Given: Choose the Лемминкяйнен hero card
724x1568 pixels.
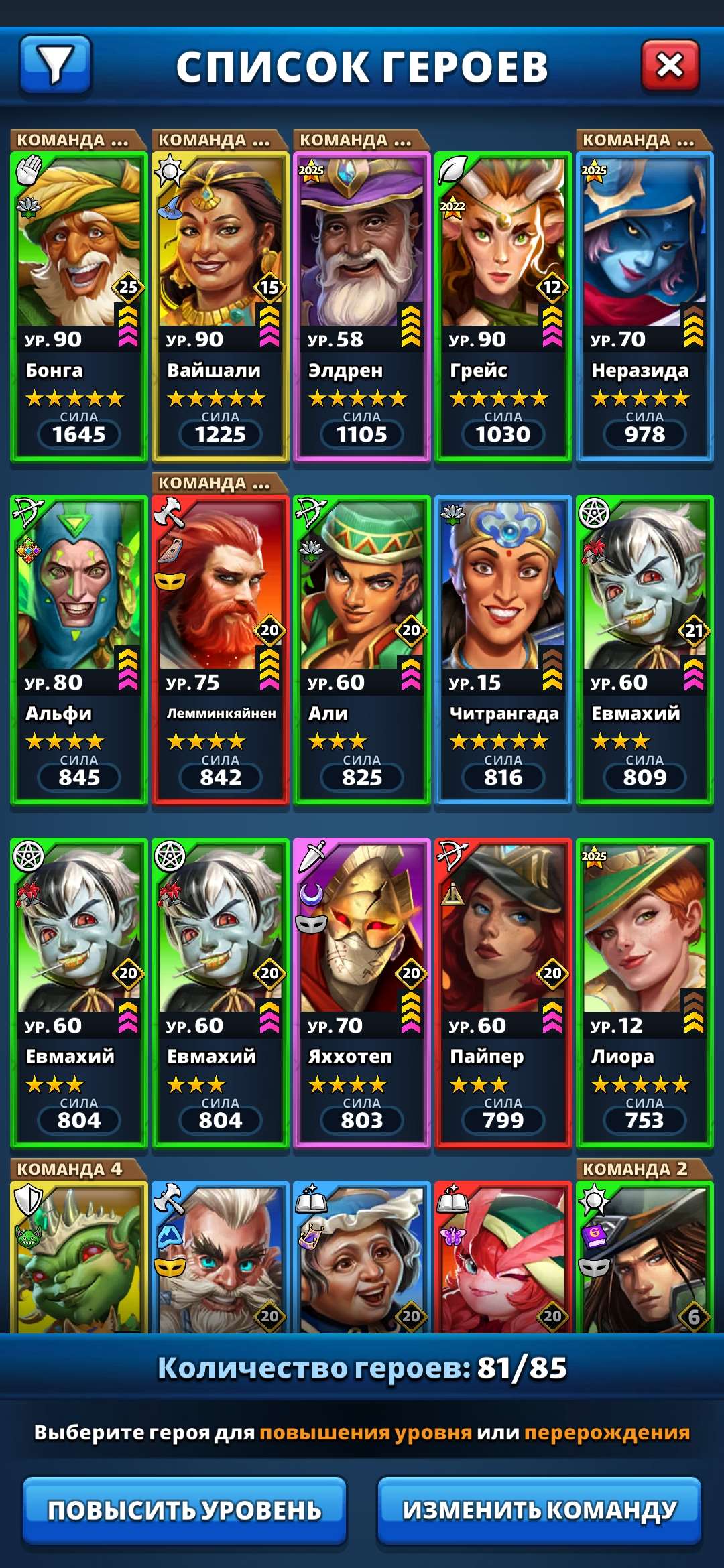Looking at the screenshot, I should pos(221,650).
